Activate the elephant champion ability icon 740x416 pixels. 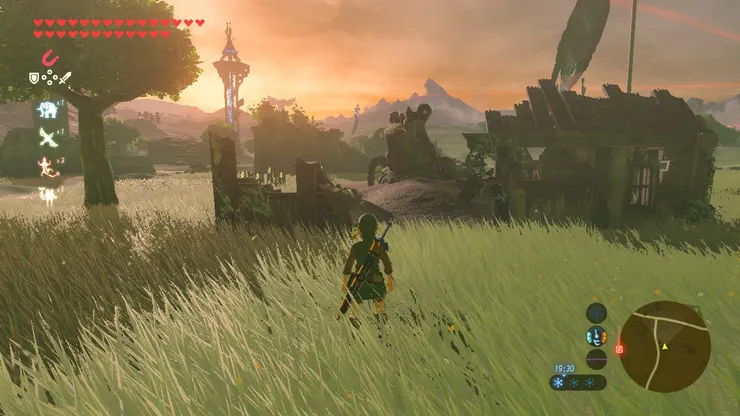click(x=48, y=108)
